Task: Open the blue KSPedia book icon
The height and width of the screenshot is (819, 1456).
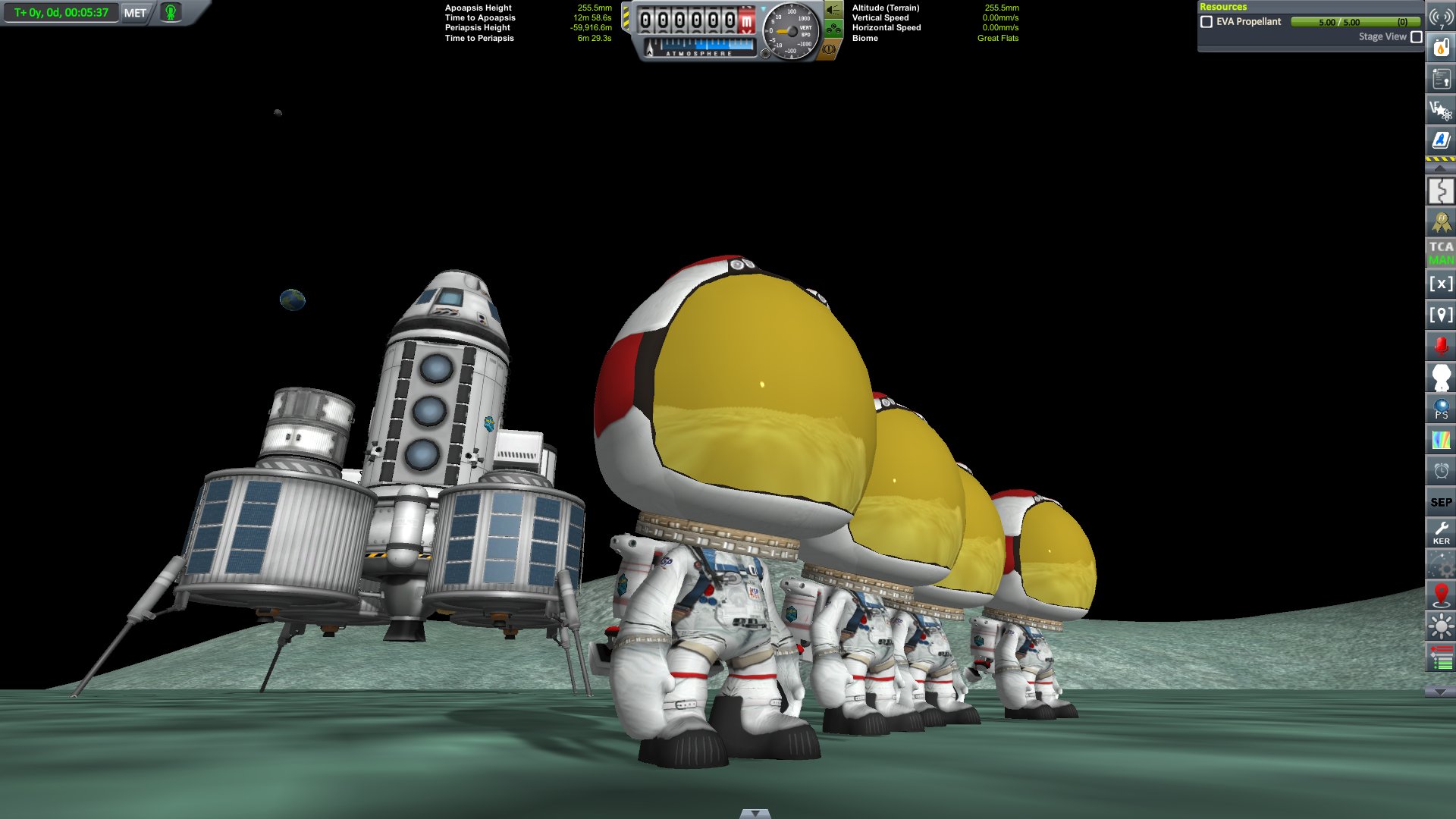Action: click(x=1440, y=139)
